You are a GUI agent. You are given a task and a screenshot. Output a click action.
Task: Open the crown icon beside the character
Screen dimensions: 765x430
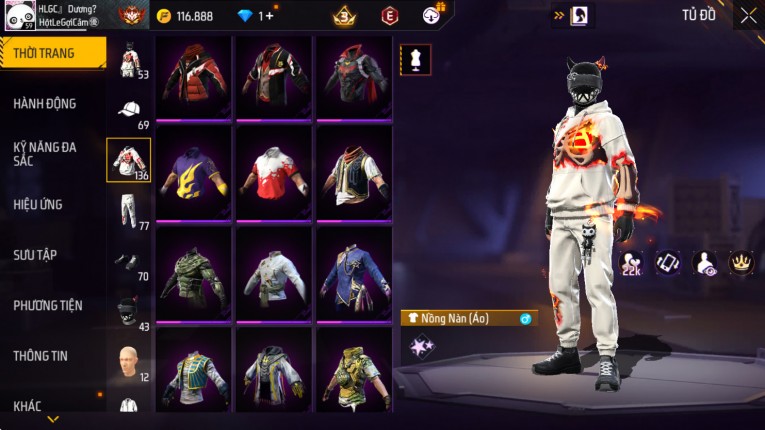point(741,262)
